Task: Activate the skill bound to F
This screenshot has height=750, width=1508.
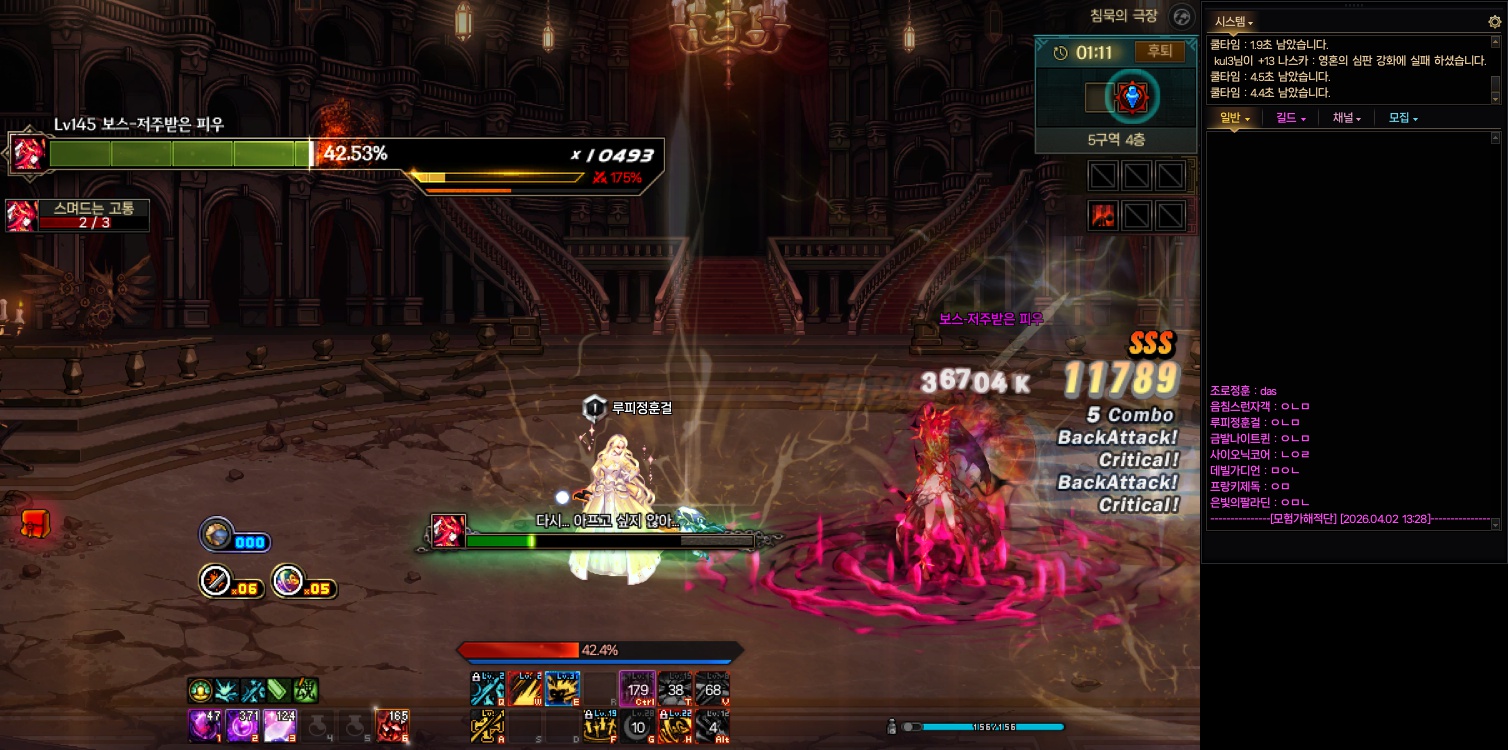Action: click(599, 726)
